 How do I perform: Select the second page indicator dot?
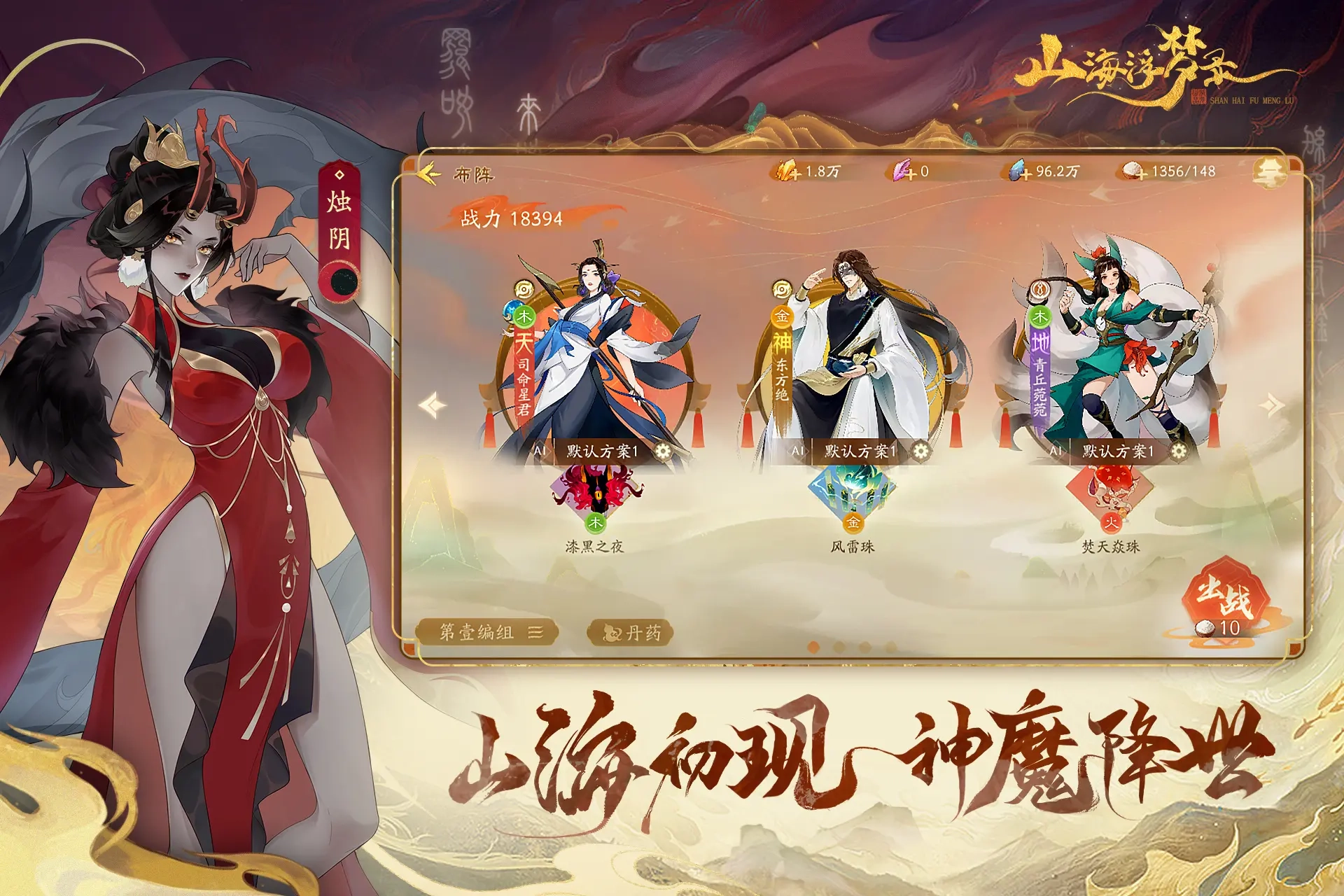838,647
